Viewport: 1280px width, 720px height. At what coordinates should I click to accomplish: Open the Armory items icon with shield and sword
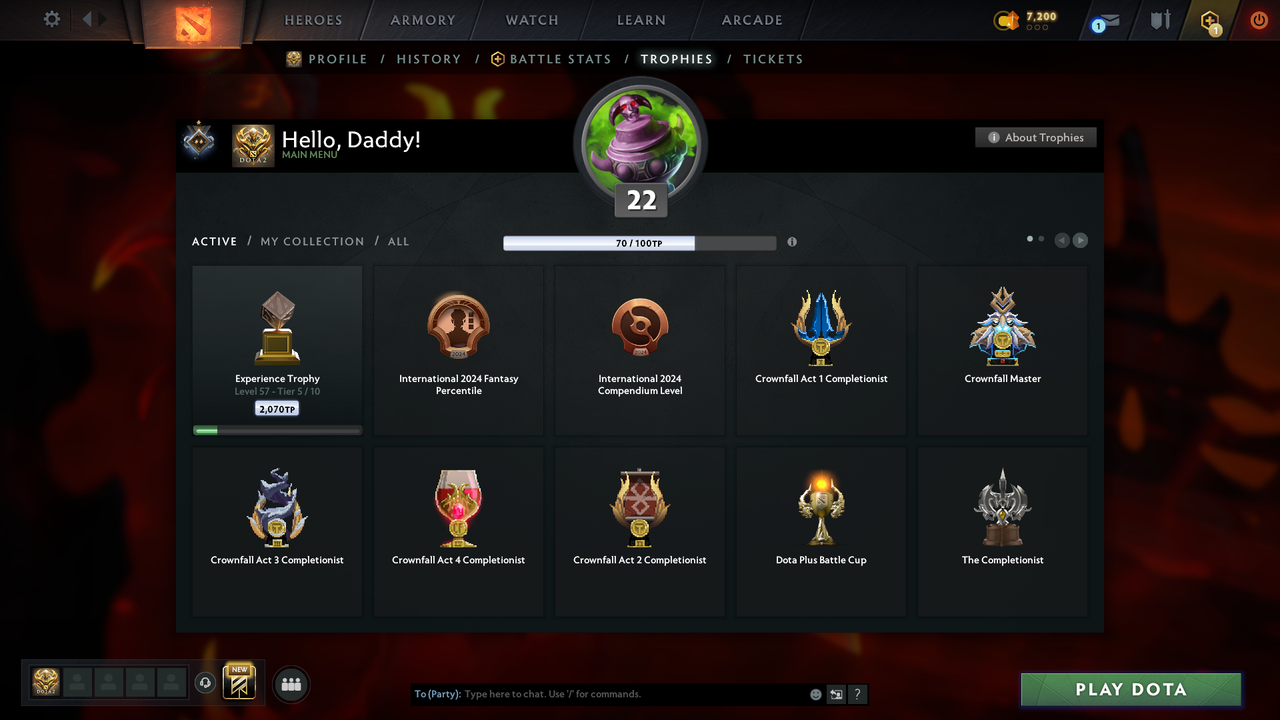tap(1159, 20)
